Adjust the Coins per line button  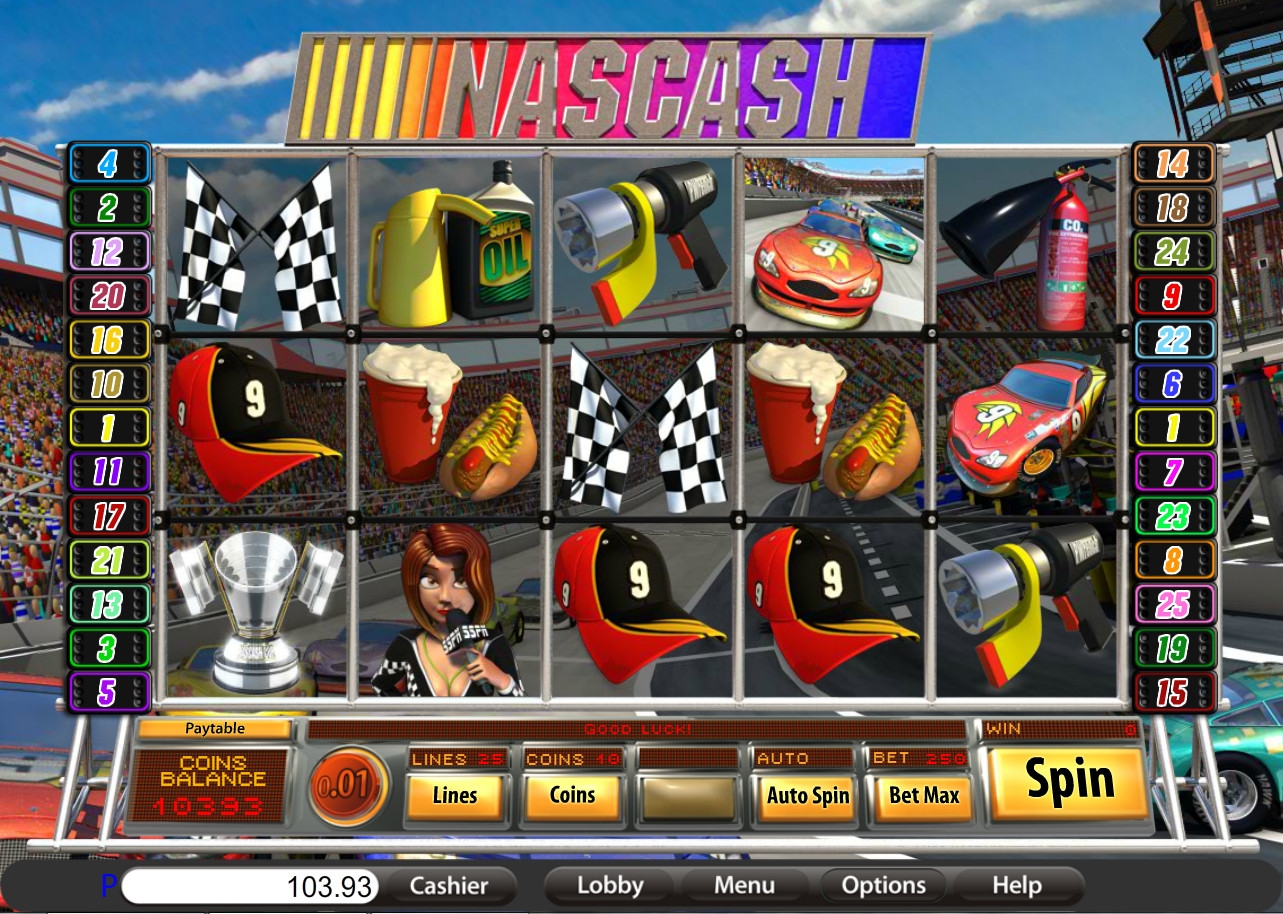click(x=573, y=797)
